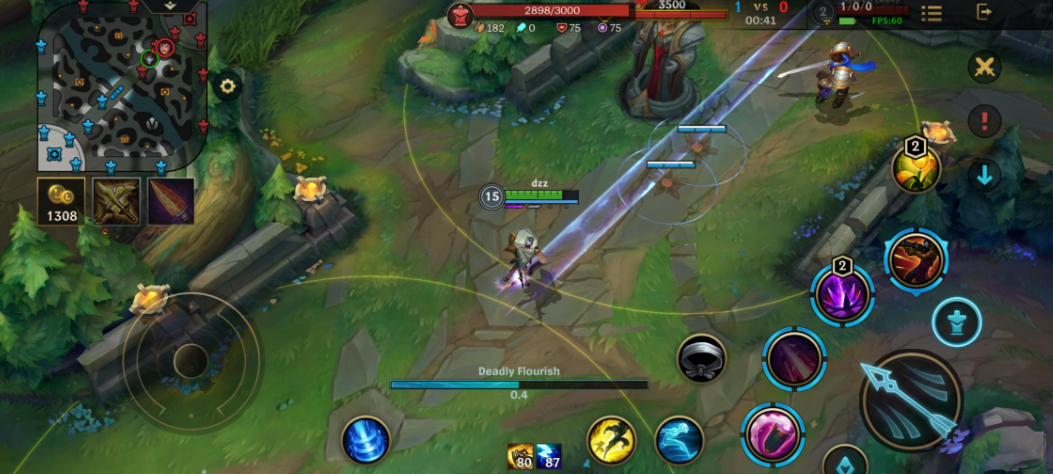Image resolution: width=1053 pixels, height=474 pixels.
Task: Use the black belt active item
Action: [x=702, y=358]
